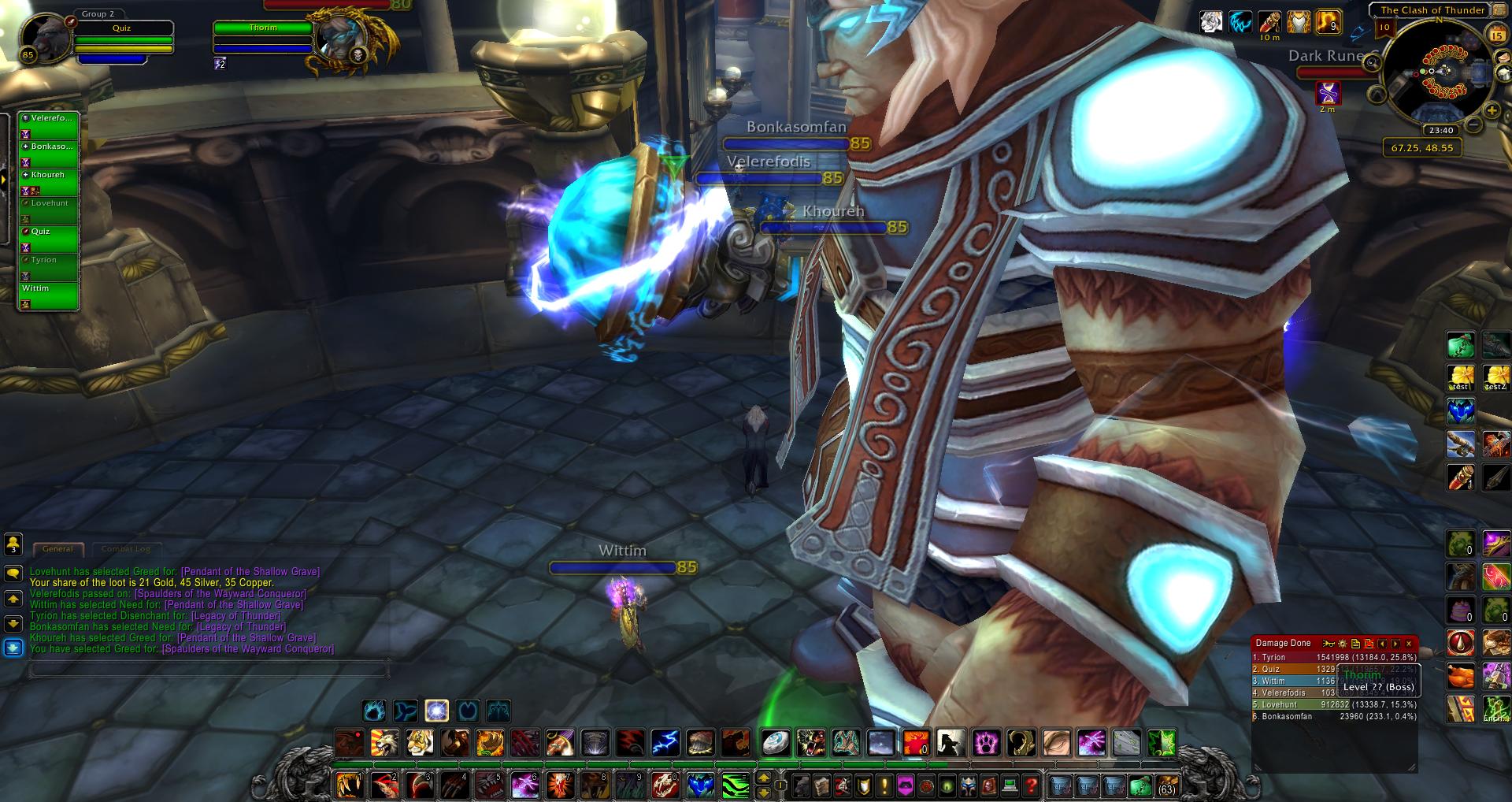The image size is (1512, 802).
Task: Select the General chat tab
Action: (57, 549)
